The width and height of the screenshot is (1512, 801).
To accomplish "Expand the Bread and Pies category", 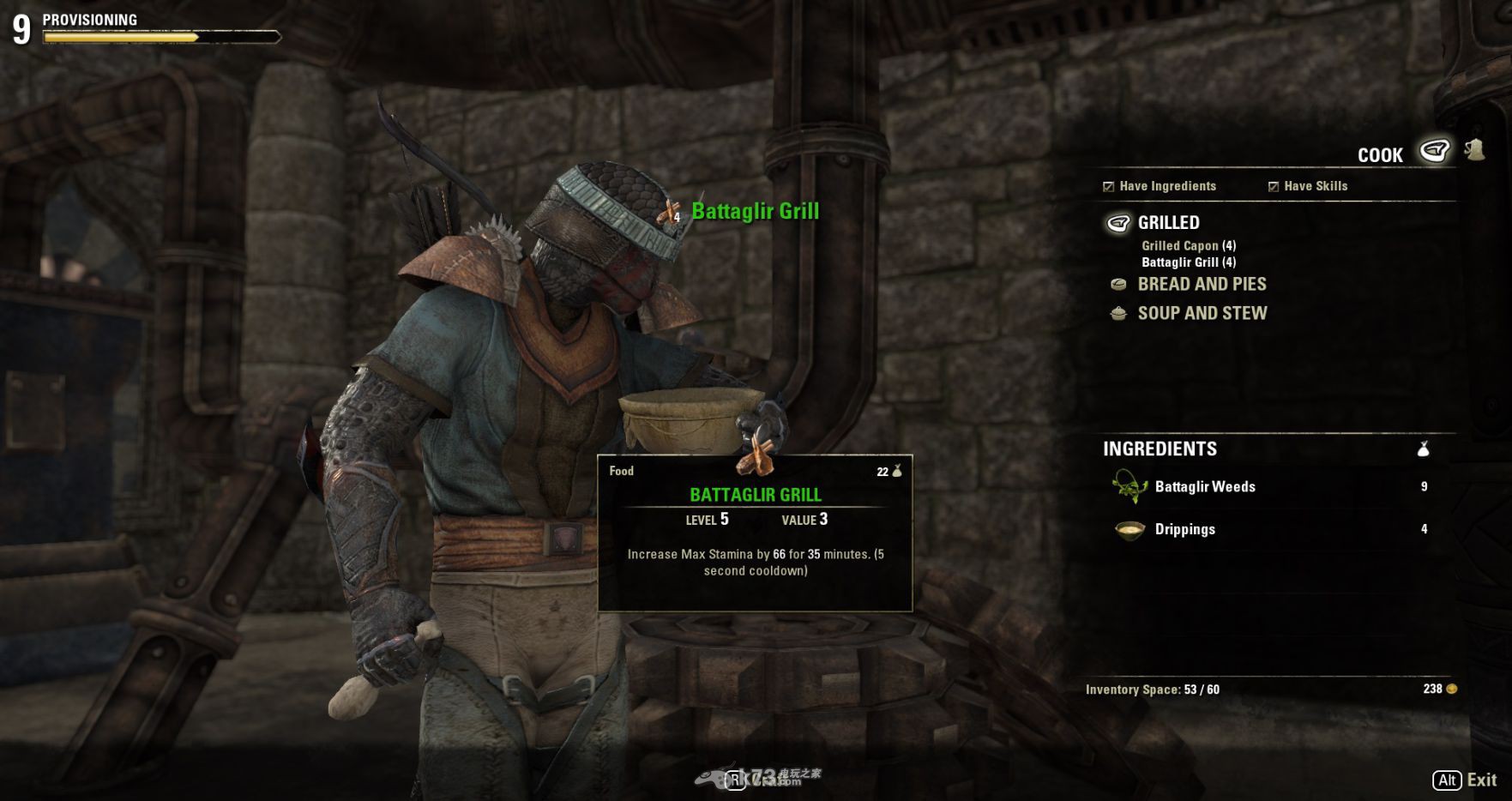I will pos(1201,285).
